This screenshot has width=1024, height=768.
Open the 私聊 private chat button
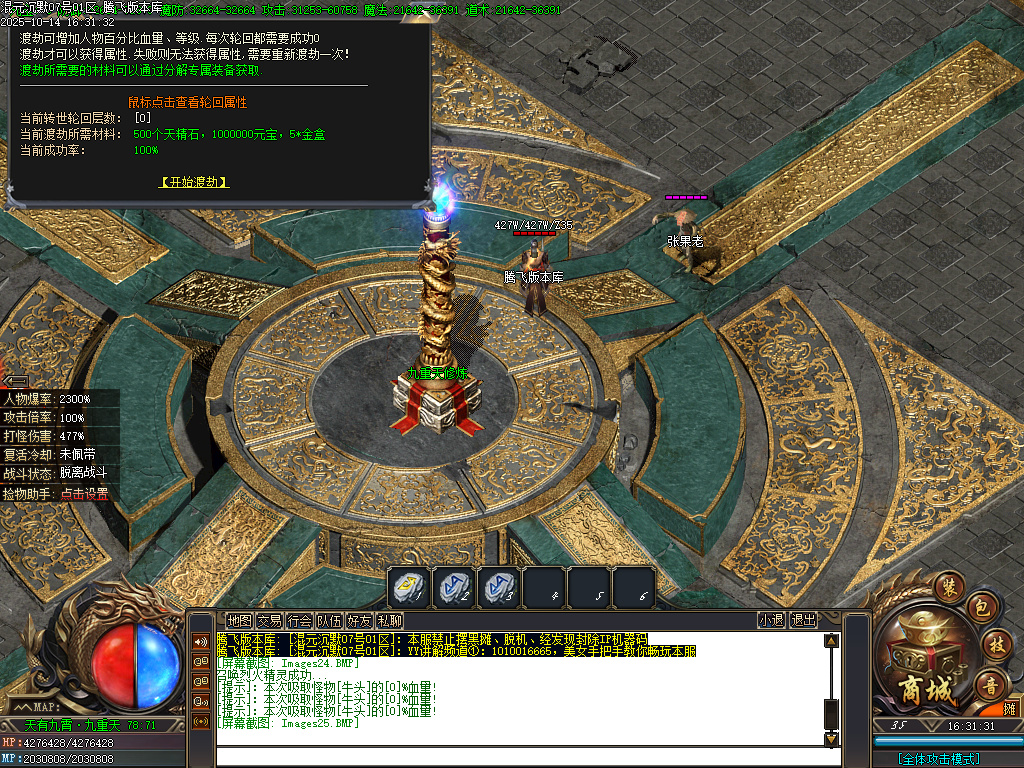389,620
